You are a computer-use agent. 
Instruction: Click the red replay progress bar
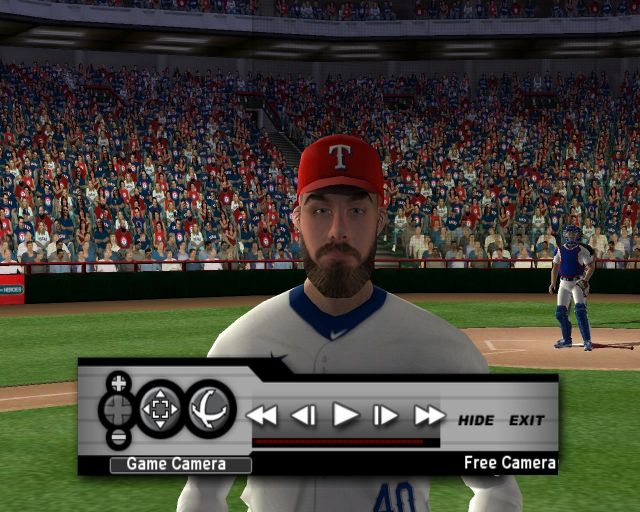(340, 441)
